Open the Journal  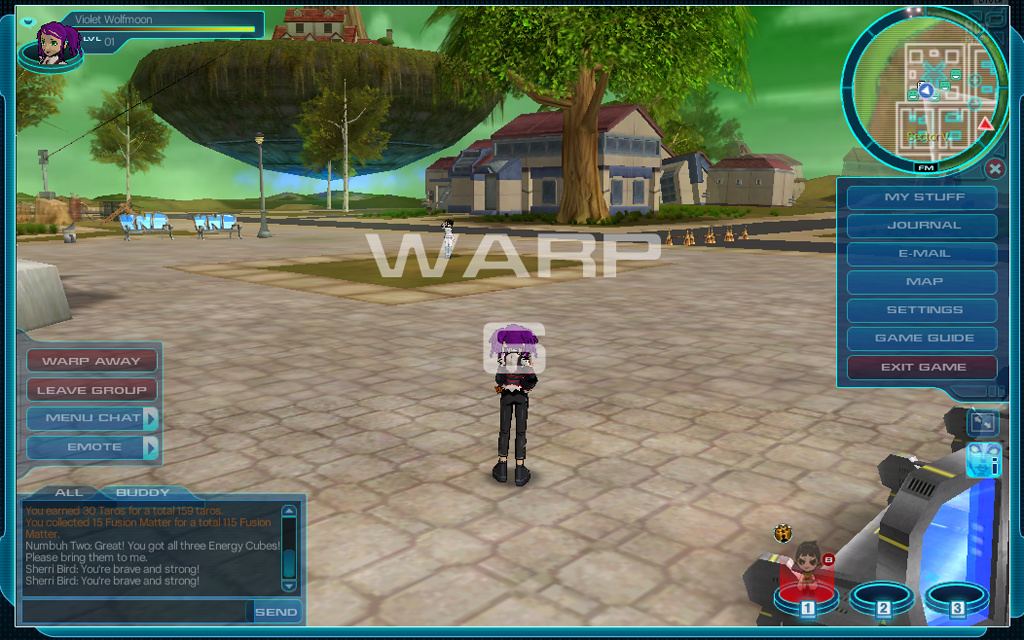point(922,225)
